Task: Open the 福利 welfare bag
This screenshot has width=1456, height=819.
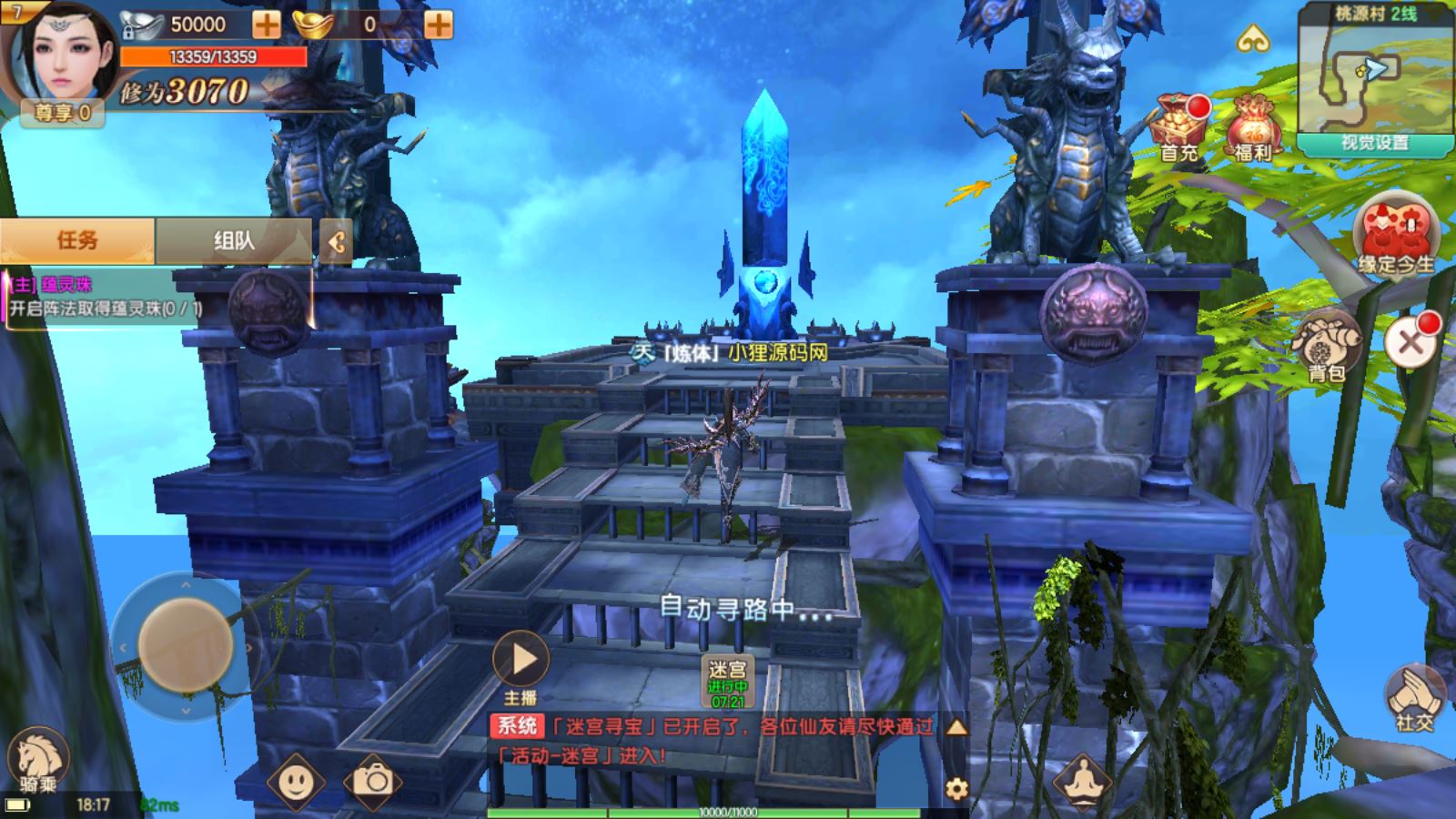Action: 1253,127
